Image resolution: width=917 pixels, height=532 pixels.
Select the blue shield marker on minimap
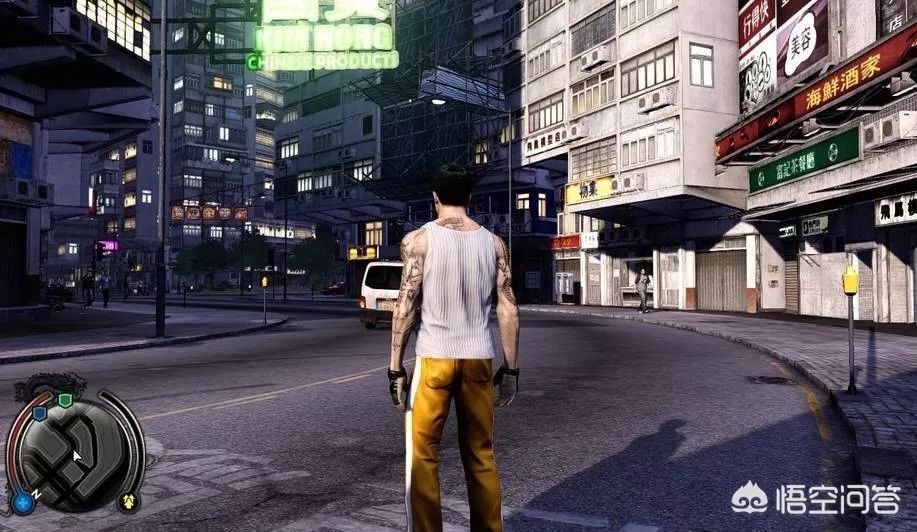(40, 413)
